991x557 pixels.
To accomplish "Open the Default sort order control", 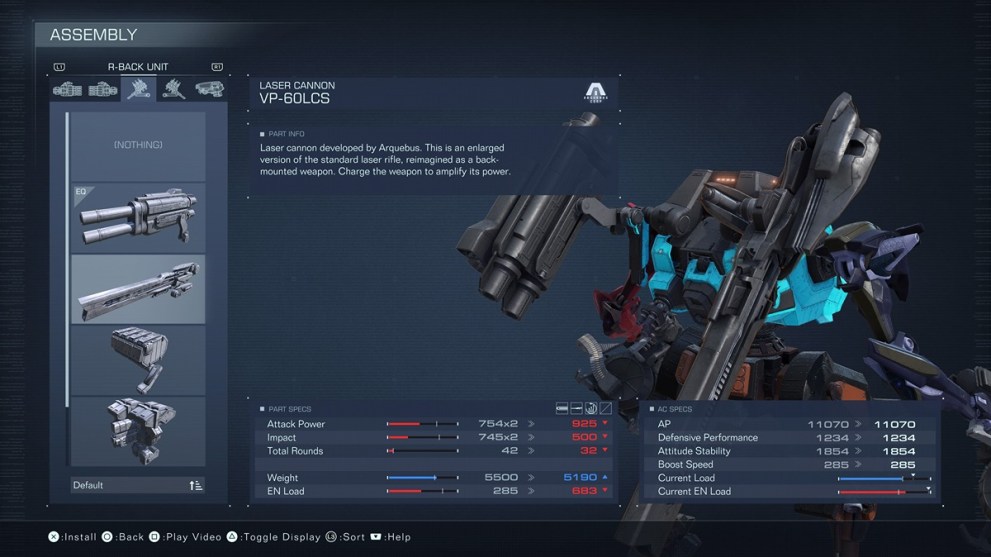I will [138, 485].
